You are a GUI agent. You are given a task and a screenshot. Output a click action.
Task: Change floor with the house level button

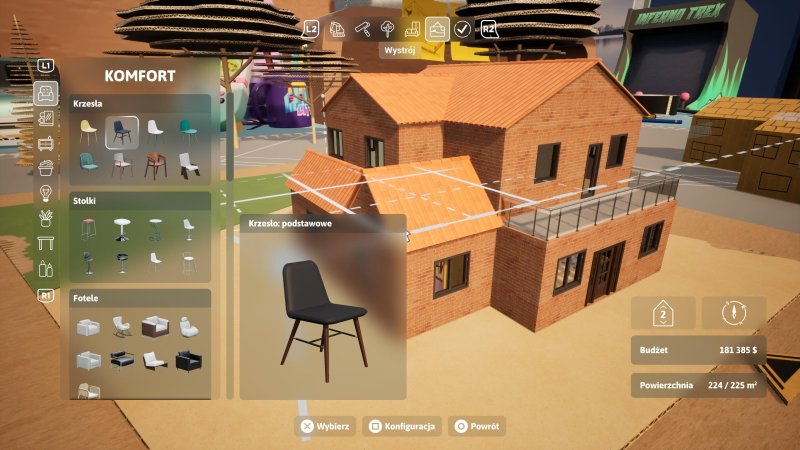662,313
